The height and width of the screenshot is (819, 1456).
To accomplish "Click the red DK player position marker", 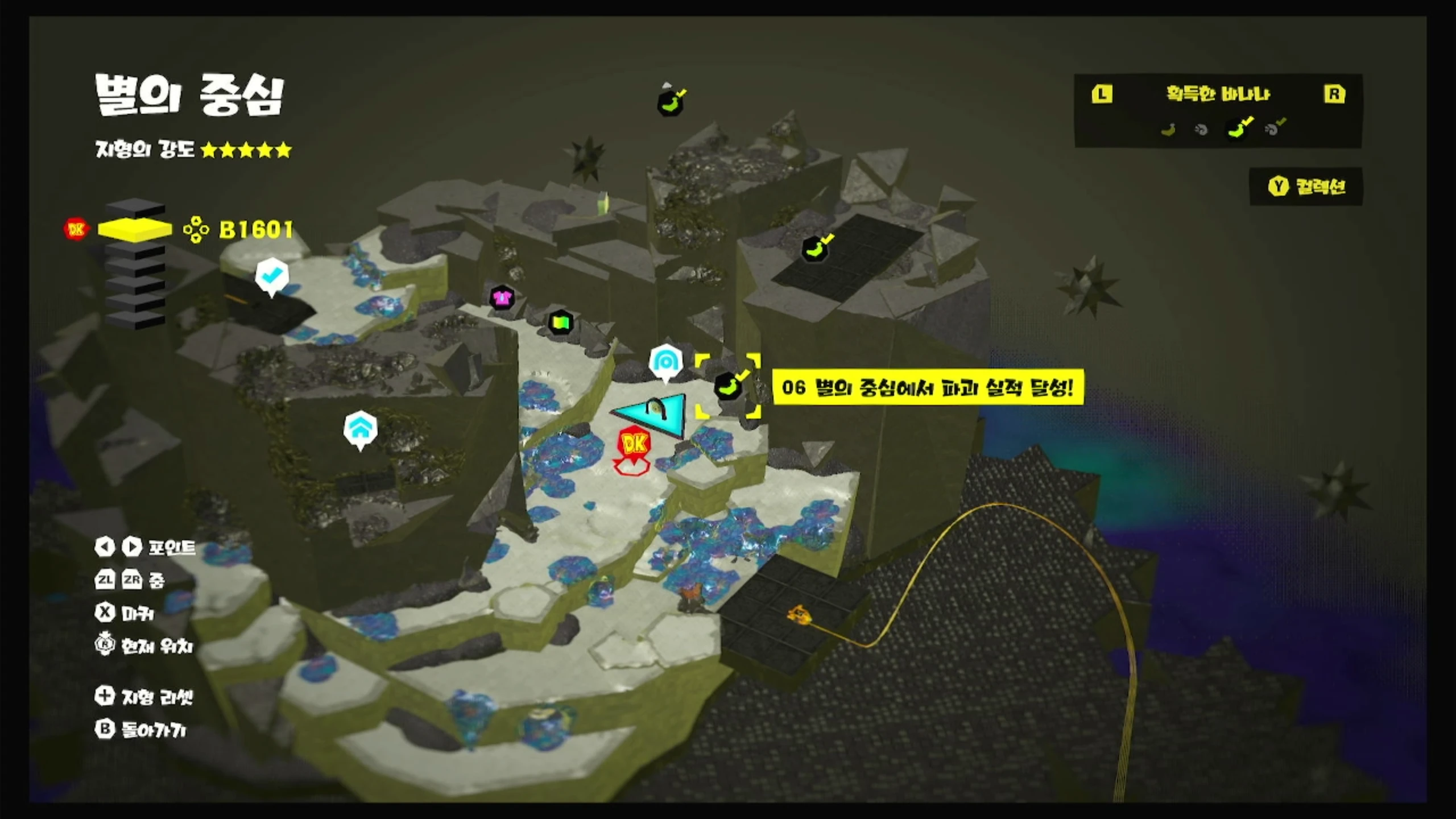I will (633, 444).
